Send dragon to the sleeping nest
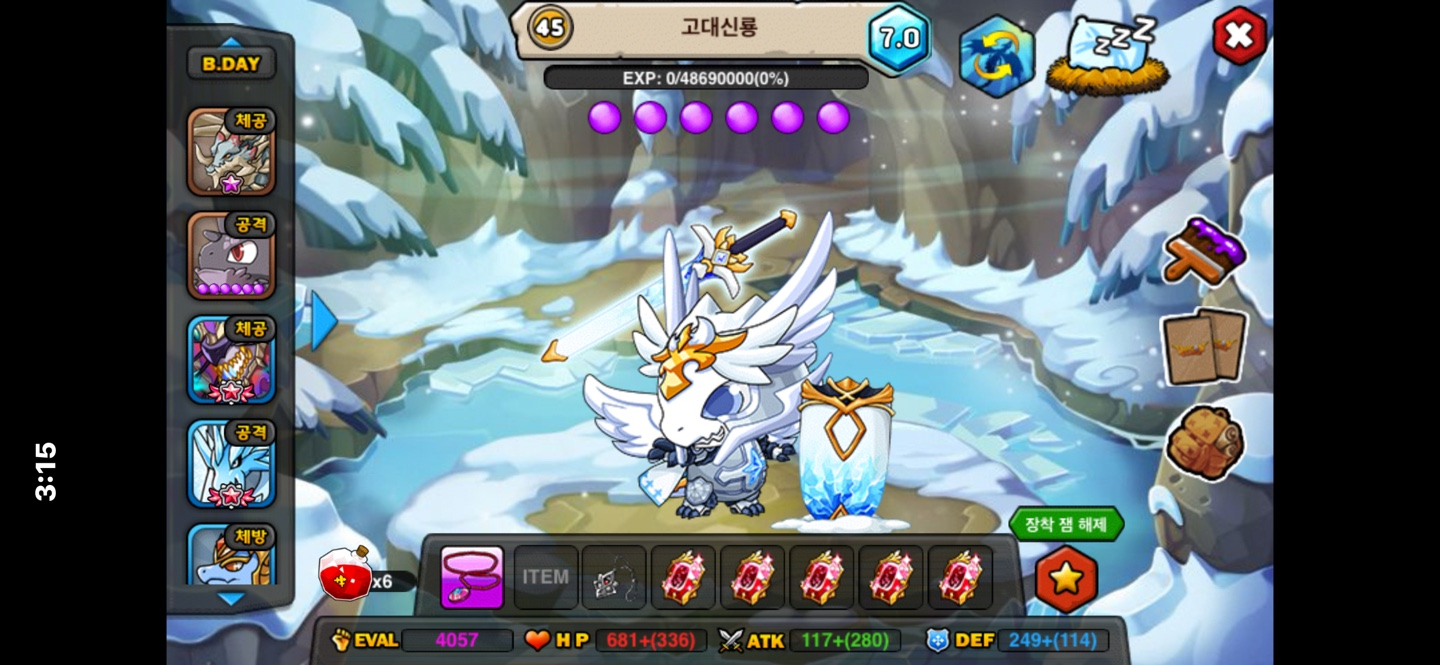Image resolution: width=1440 pixels, height=665 pixels. point(1108,56)
